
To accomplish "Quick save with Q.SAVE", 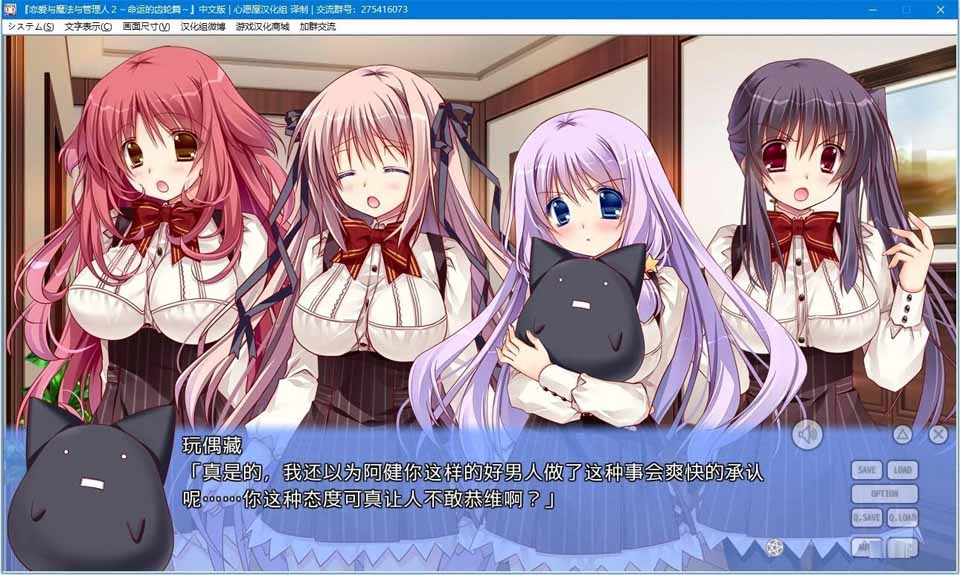I will (867, 517).
